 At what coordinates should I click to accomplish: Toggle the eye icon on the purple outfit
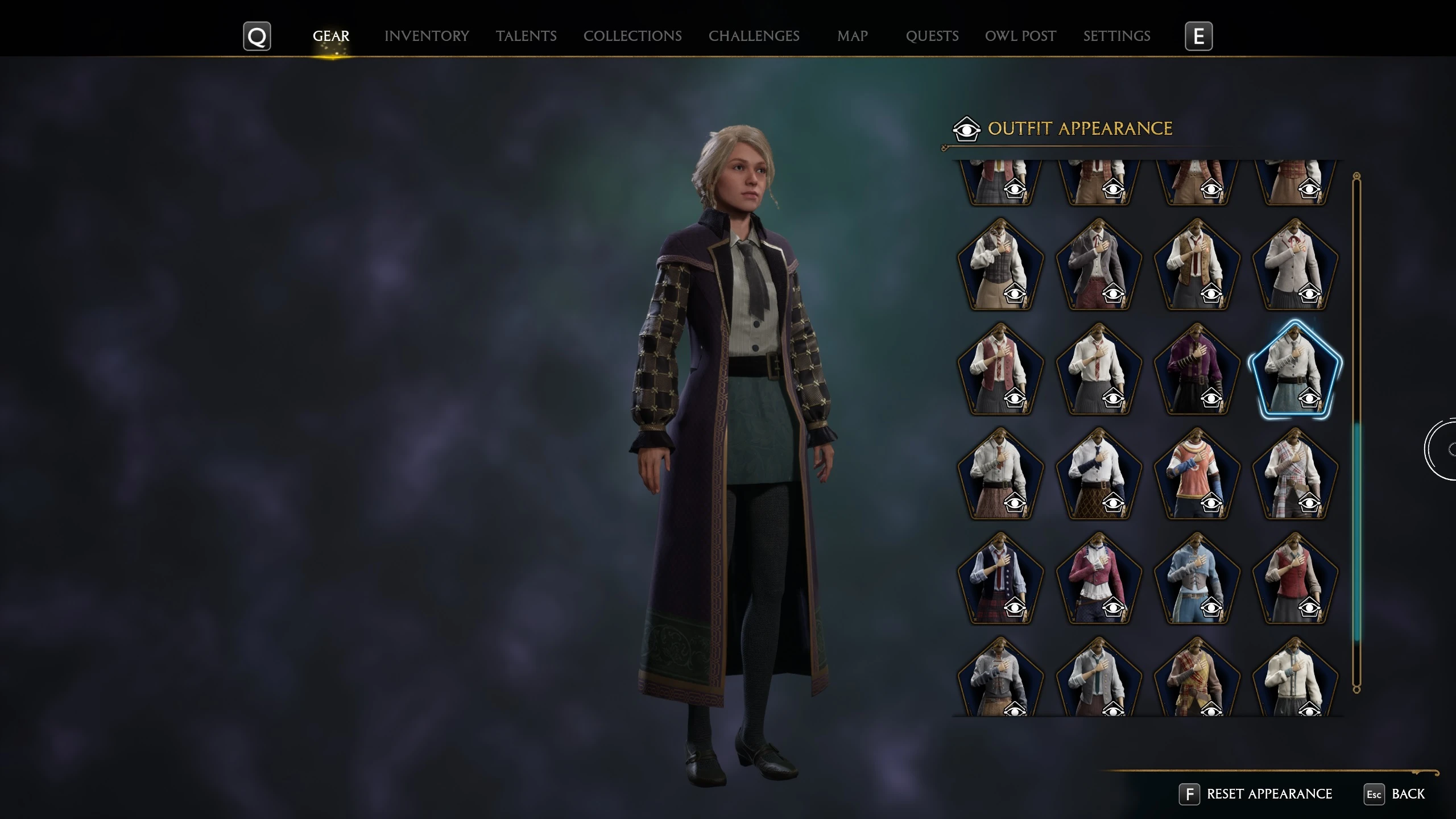click(1211, 400)
